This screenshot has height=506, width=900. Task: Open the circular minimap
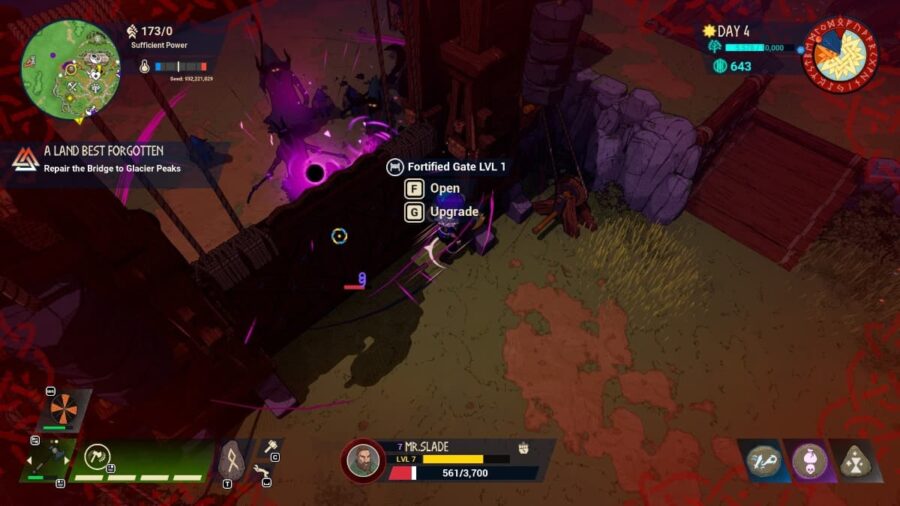click(x=71, y=65)
